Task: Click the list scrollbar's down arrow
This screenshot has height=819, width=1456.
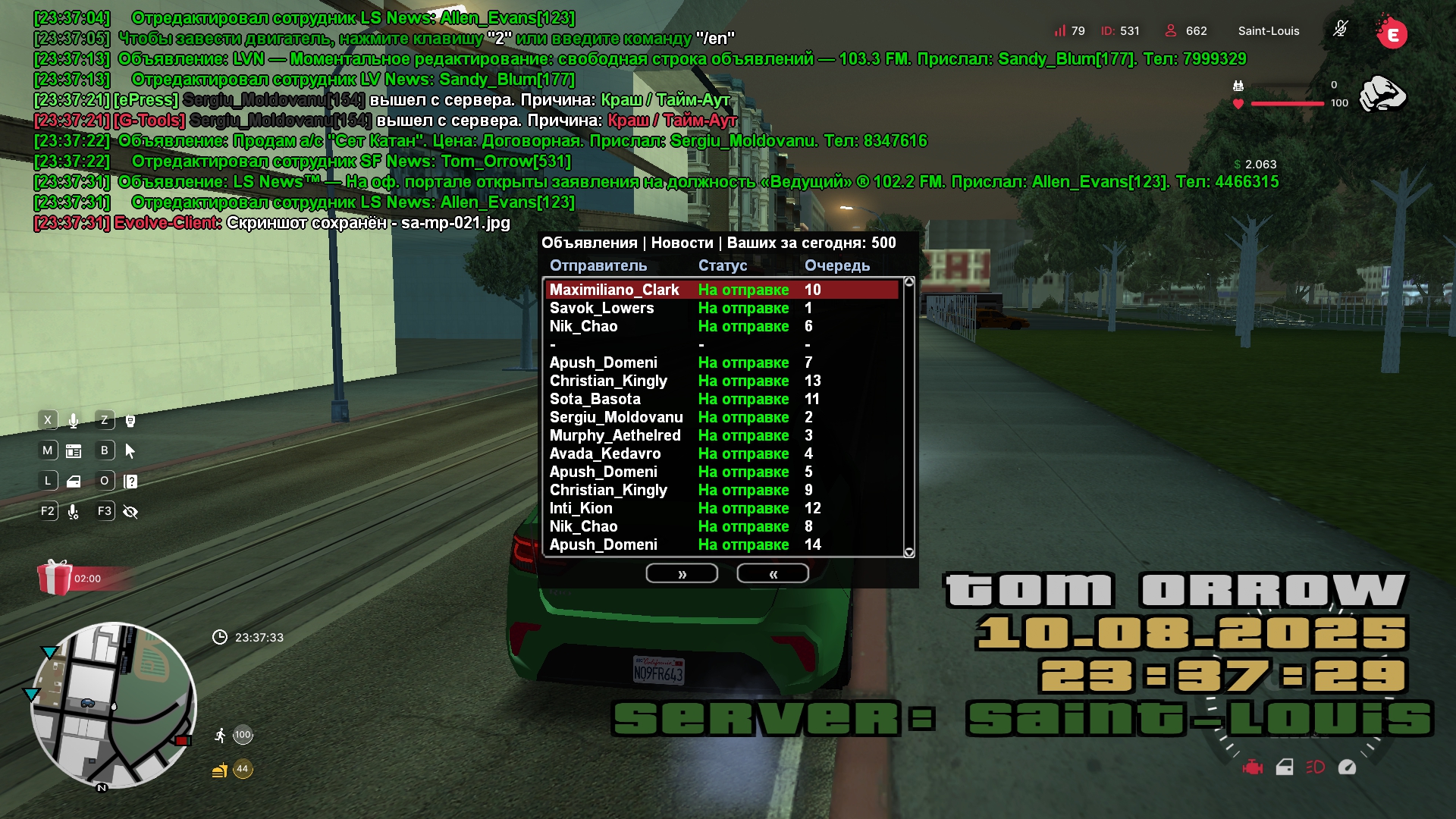Action: coord(909,552)
